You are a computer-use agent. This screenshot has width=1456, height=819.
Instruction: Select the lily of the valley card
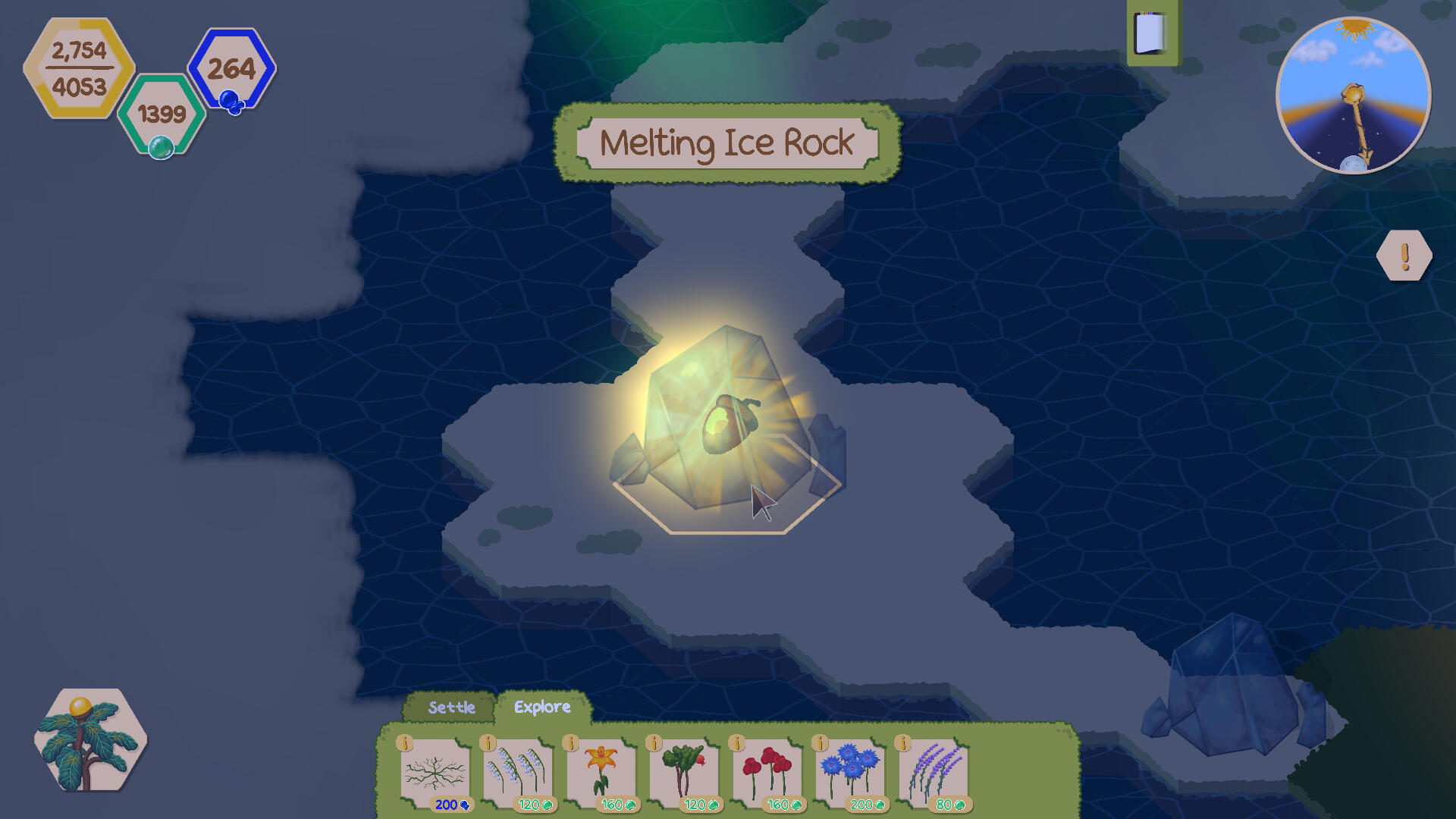(x=517, y=773)
